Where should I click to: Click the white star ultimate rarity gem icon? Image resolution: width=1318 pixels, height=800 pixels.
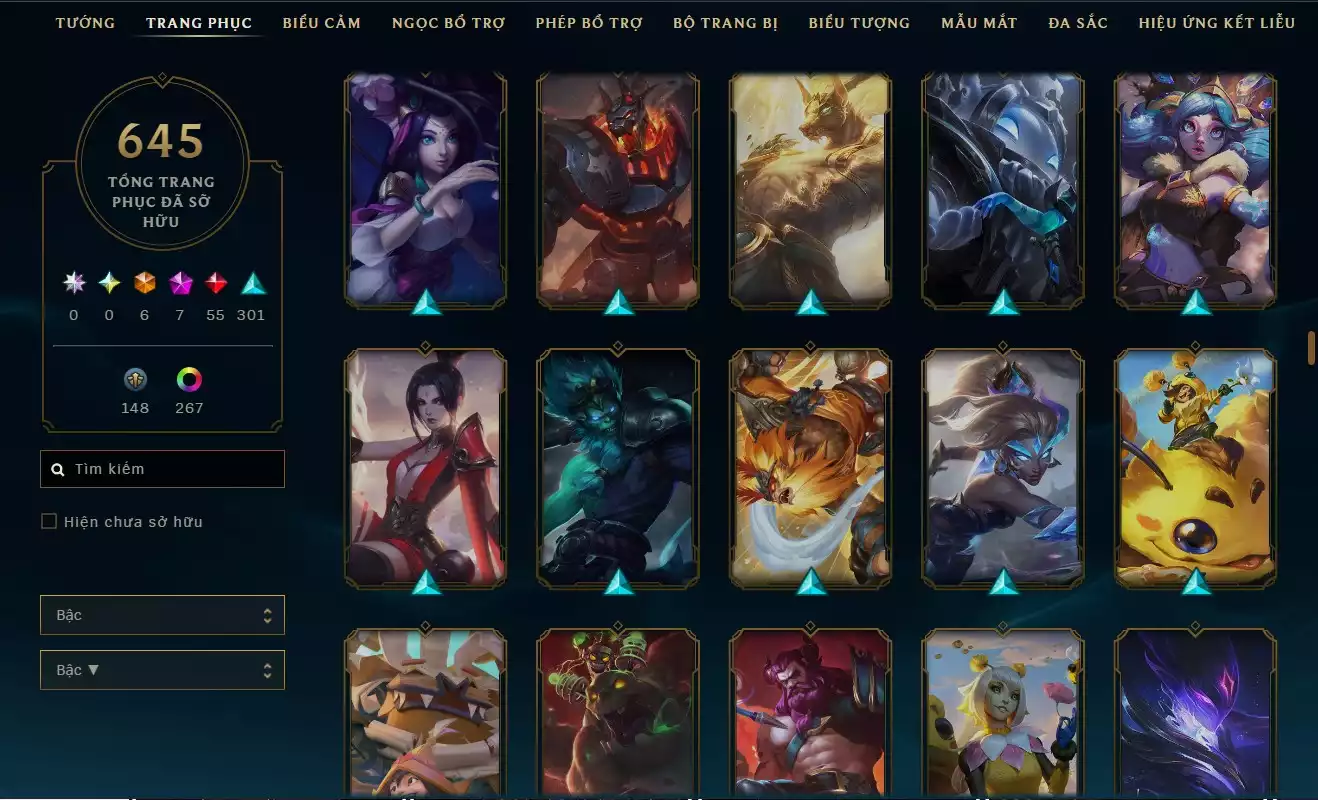73,283
